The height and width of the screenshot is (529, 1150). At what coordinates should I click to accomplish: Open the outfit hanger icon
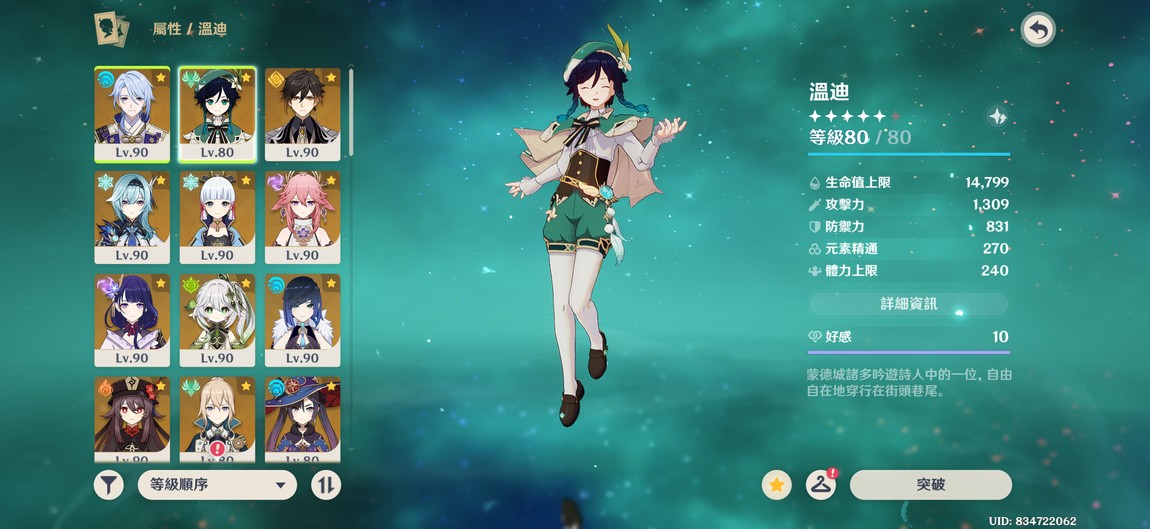(821, 485)
